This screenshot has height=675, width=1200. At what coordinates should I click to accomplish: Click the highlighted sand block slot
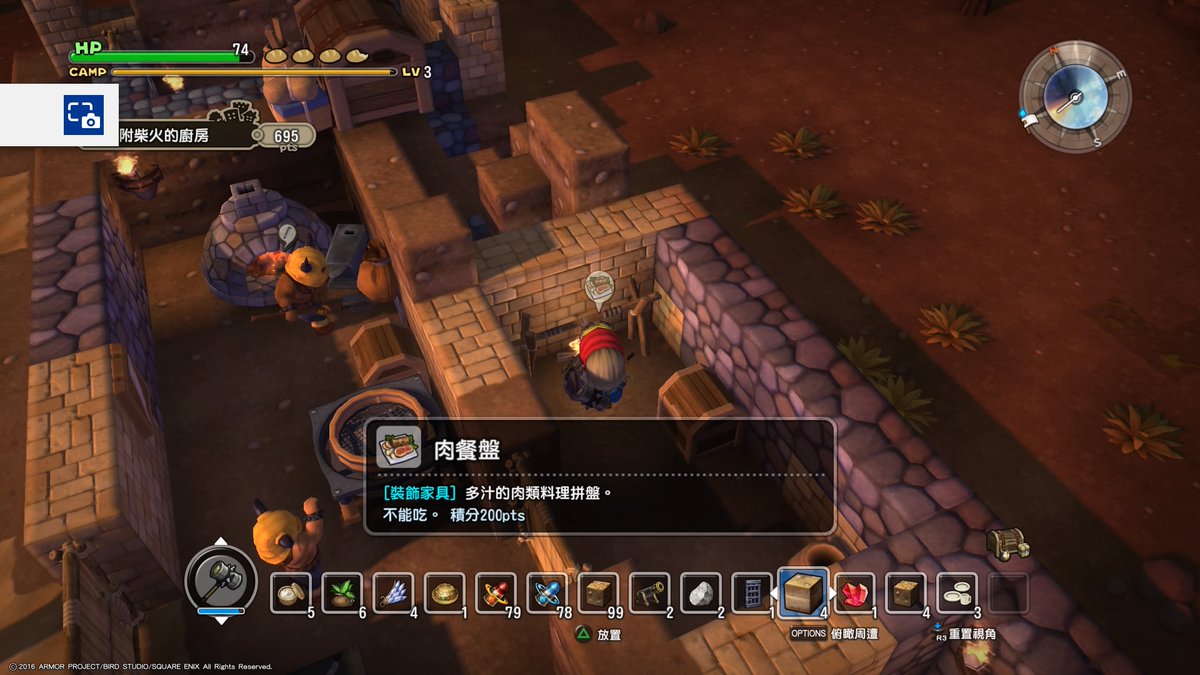[x=803, y=592]
